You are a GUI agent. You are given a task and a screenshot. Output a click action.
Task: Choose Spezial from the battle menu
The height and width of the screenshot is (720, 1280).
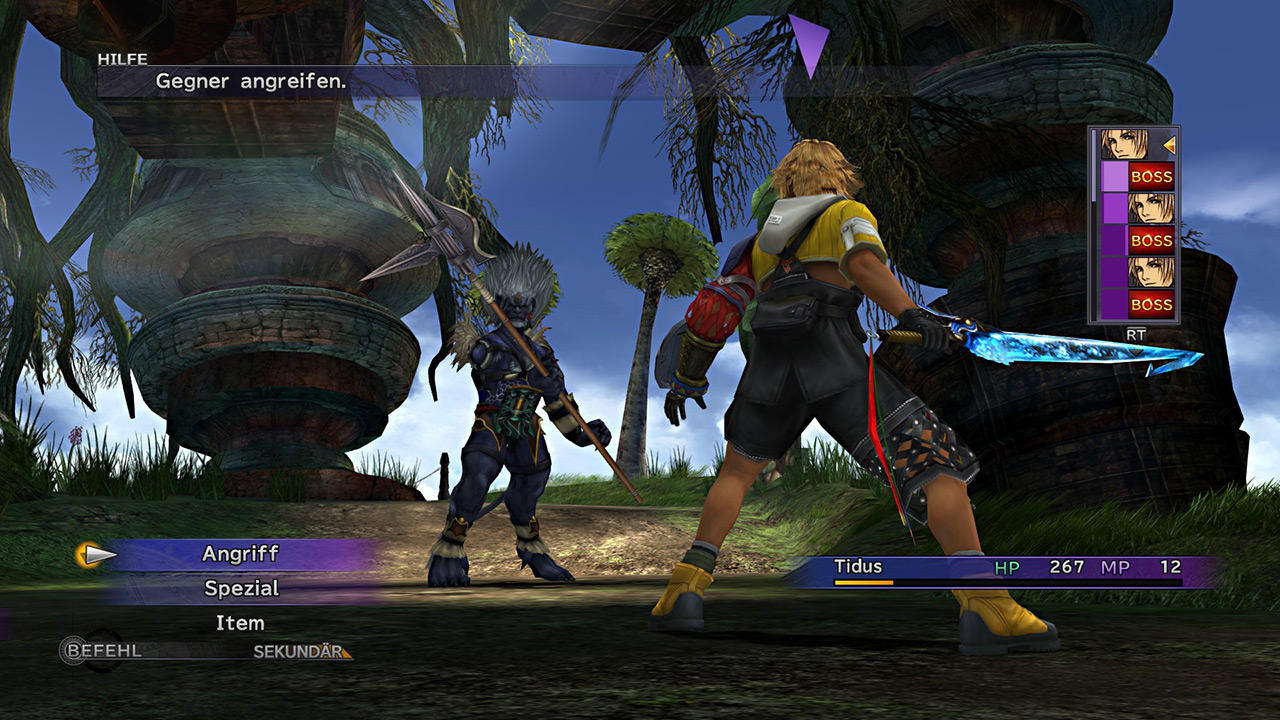click(240, 589)
